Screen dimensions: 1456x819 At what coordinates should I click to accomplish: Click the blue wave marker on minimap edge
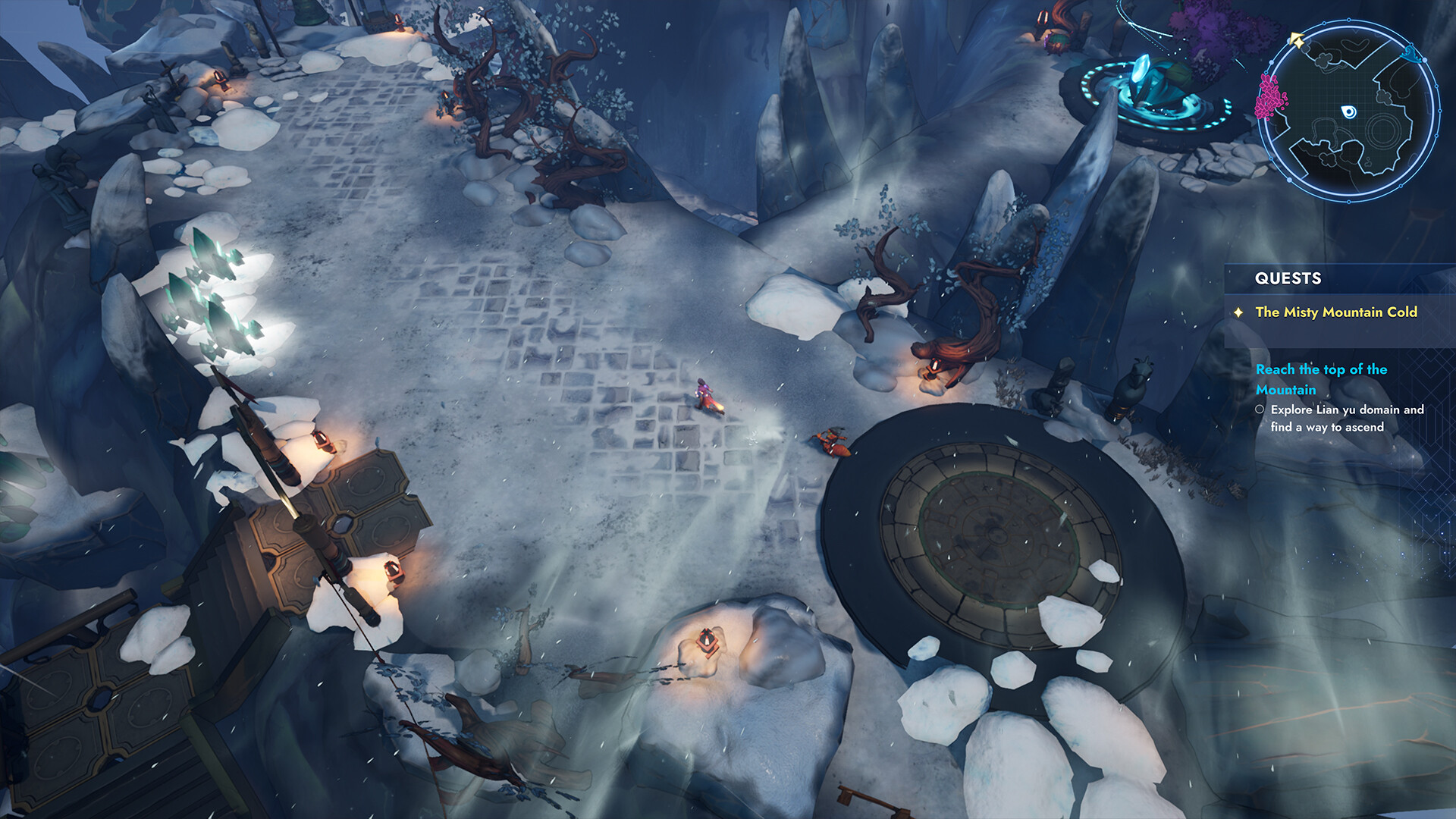click(1411, 52)
